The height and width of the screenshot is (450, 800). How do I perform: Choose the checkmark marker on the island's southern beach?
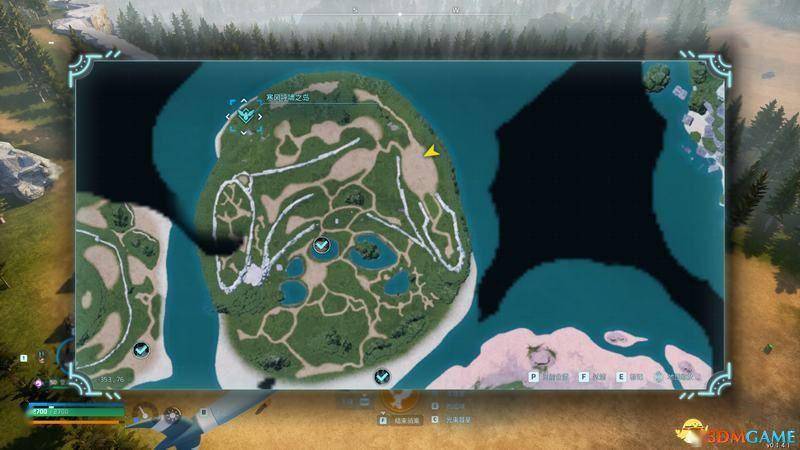pos(381,376)
